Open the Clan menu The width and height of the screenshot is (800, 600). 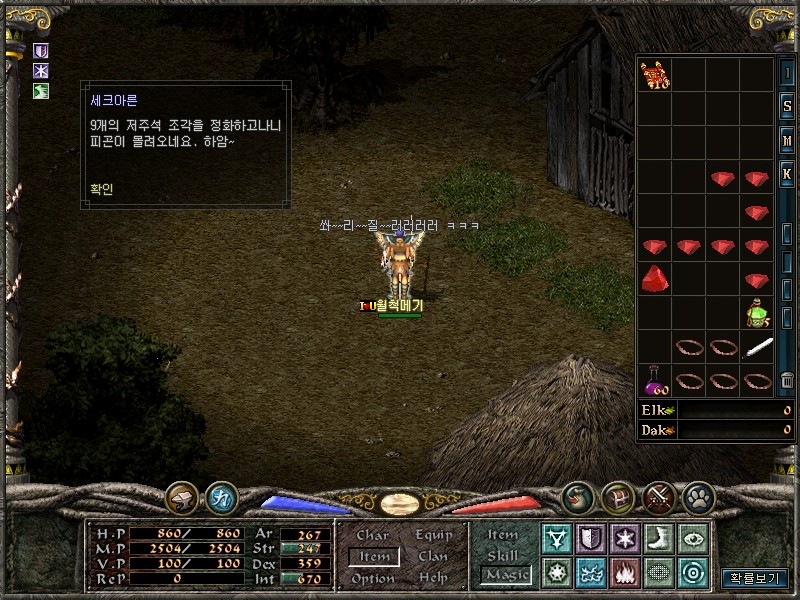point(433,557)
